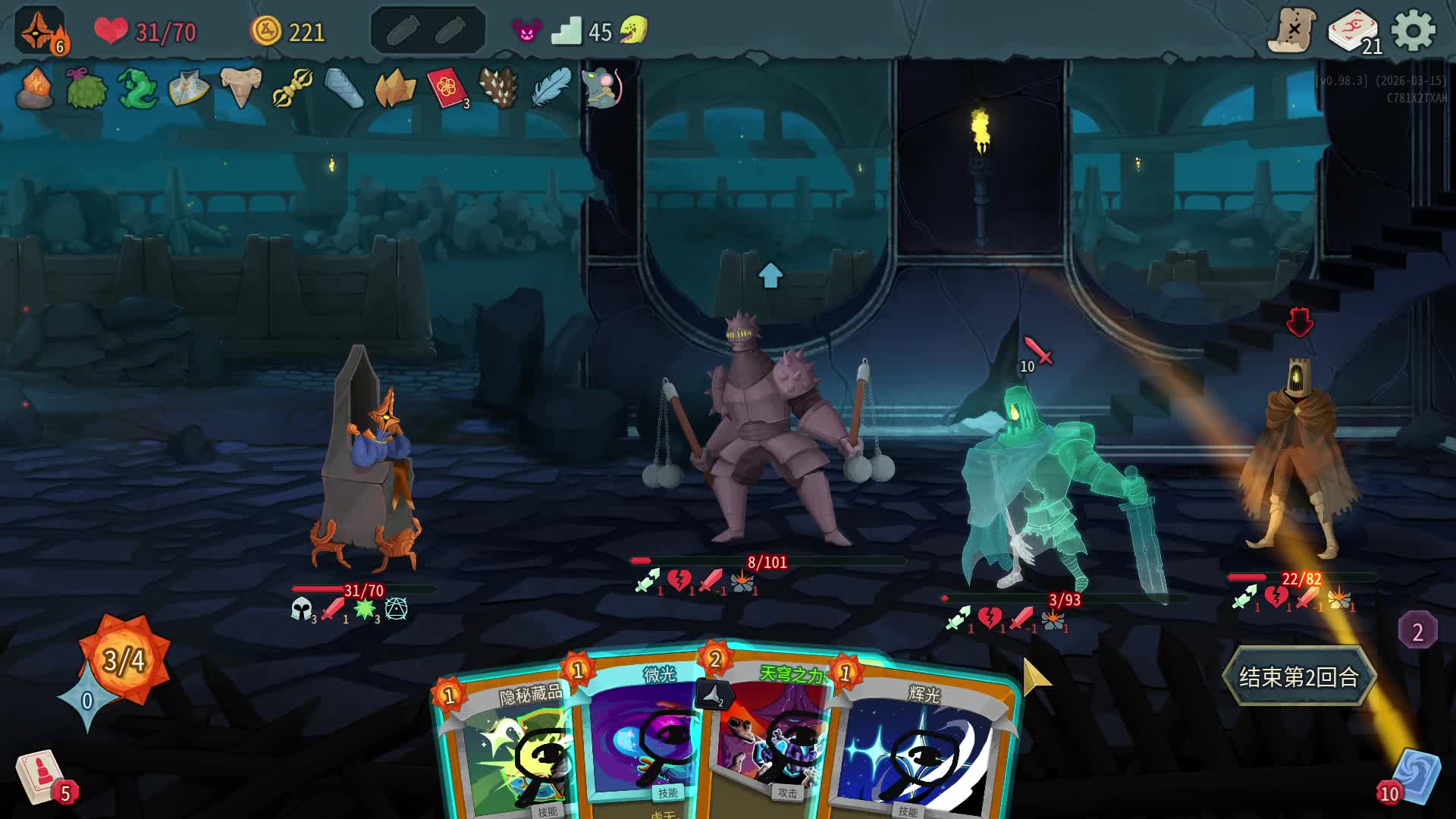The image size is (1456, 819).
Task: Open the discard pile at bottom right
Action: click(x=1414, y=776)
